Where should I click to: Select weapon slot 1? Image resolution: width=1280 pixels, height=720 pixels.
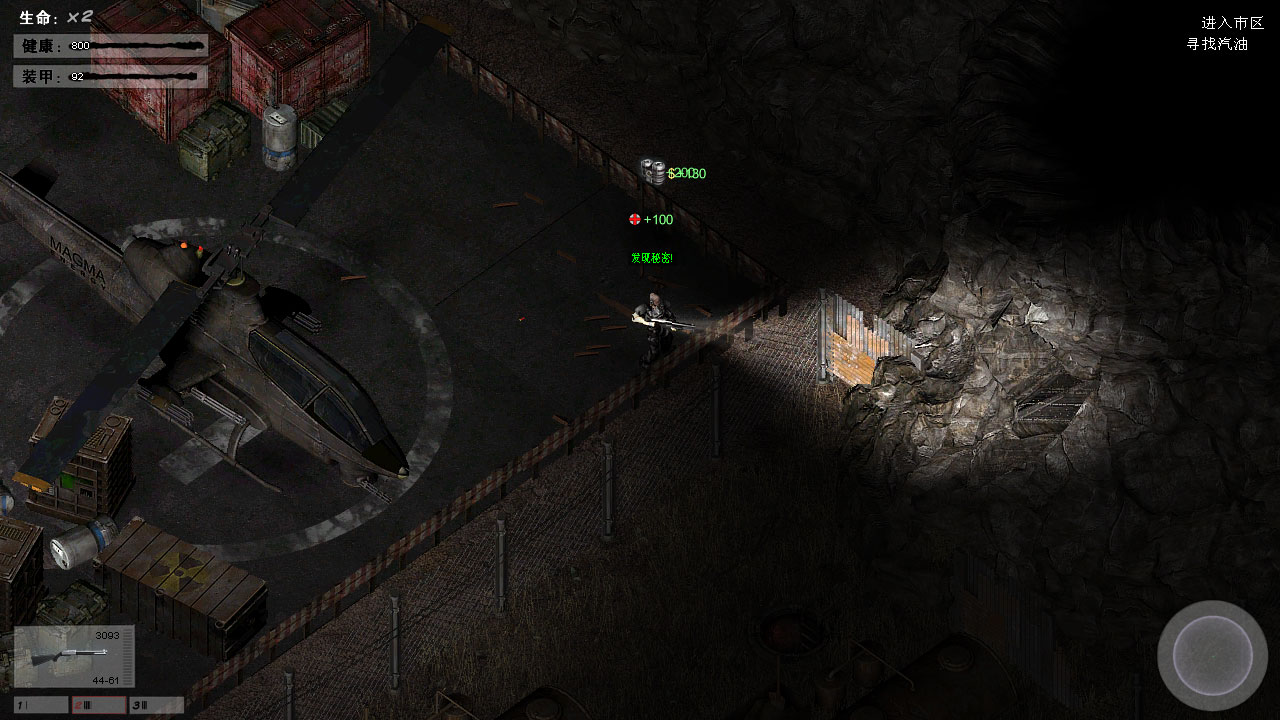[41, 705]
